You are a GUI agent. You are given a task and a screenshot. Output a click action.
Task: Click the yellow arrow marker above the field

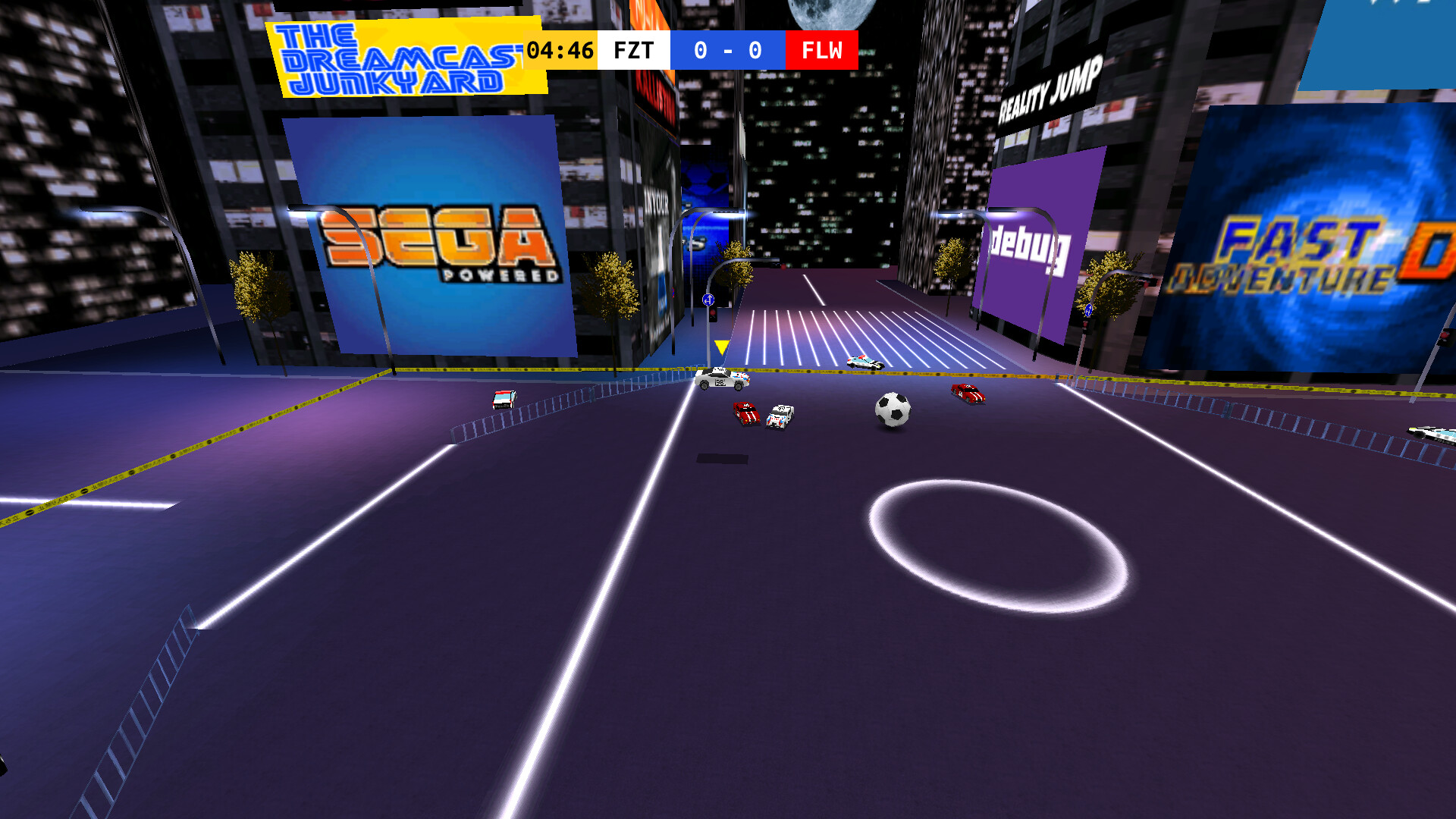(720, 346)
